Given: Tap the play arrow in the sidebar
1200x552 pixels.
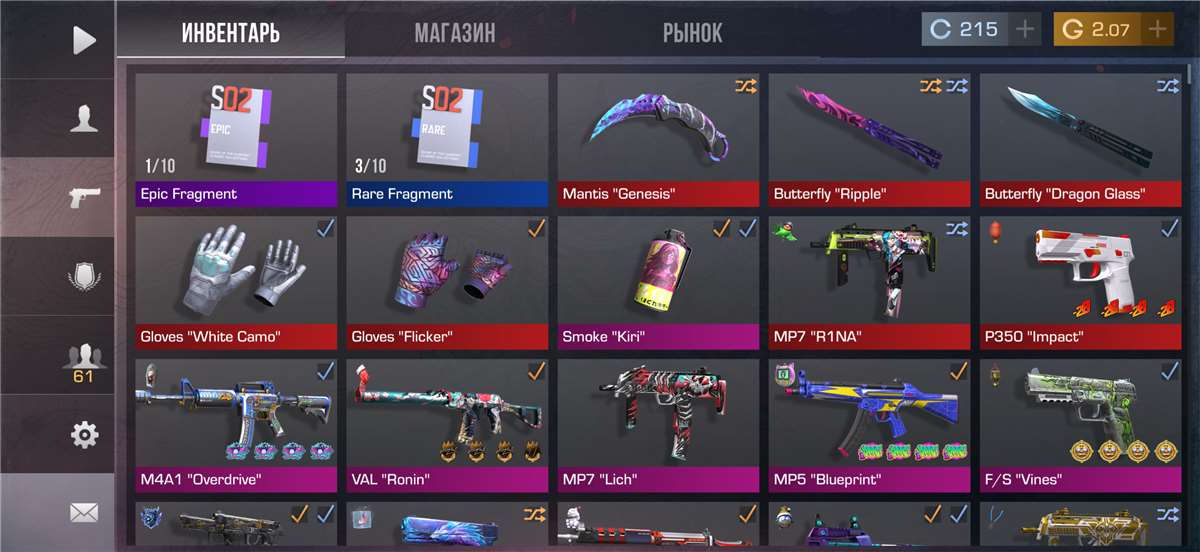Looking at the screenshot, I should [x=84, y=40].
